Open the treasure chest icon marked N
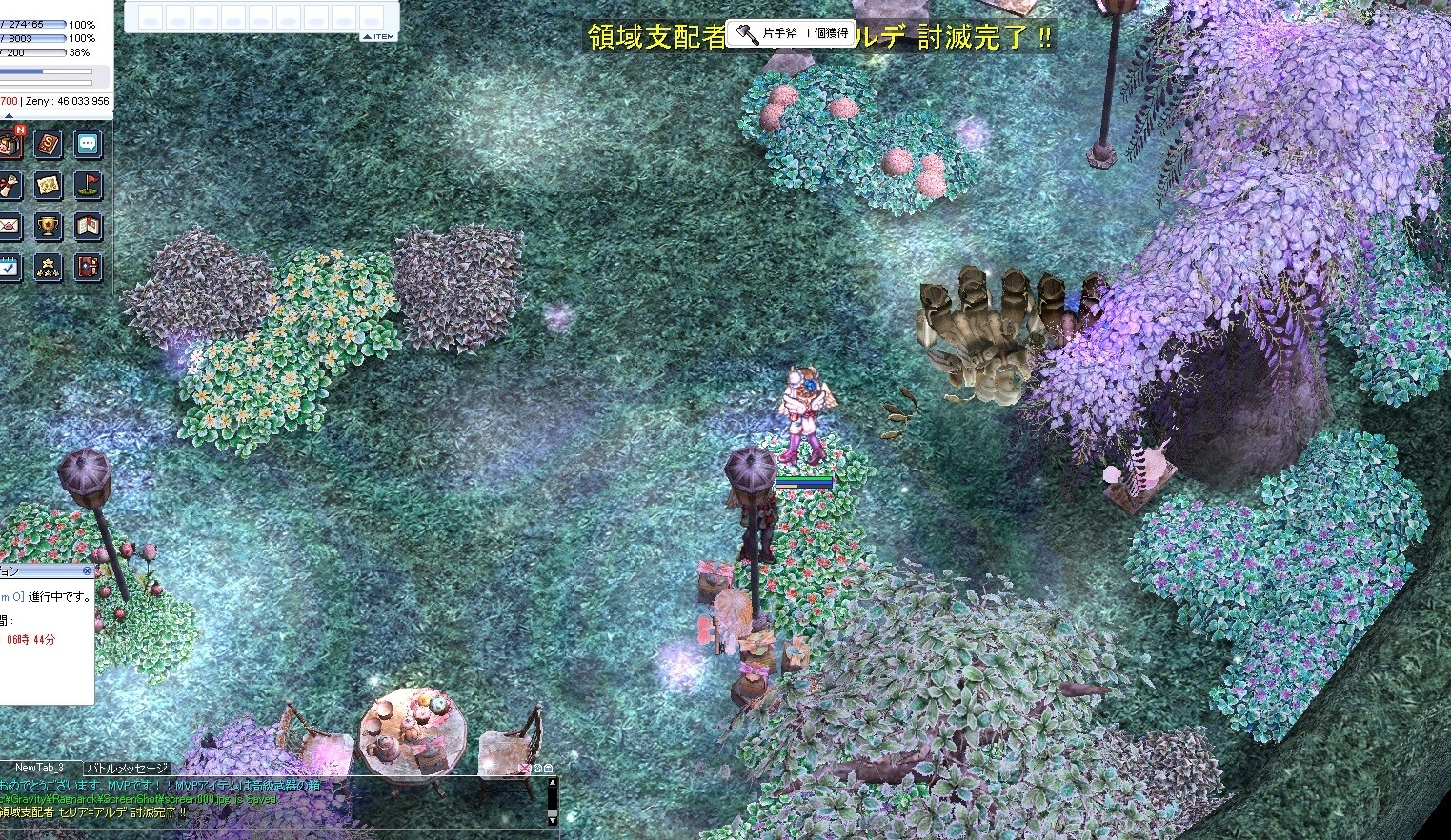Screen dimensions: 1451x840 10,145
